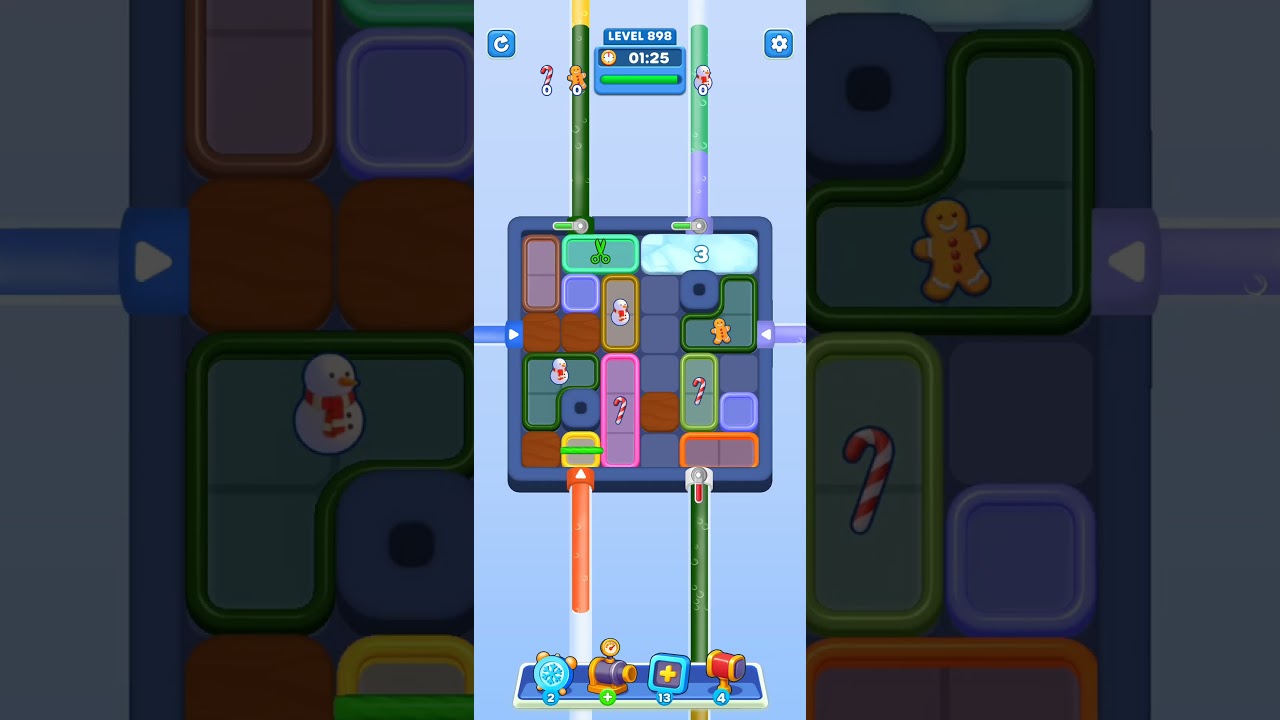Tap the yellow burger block at board bottom
The image size is (1280, 720).
[x=583, y=450]
